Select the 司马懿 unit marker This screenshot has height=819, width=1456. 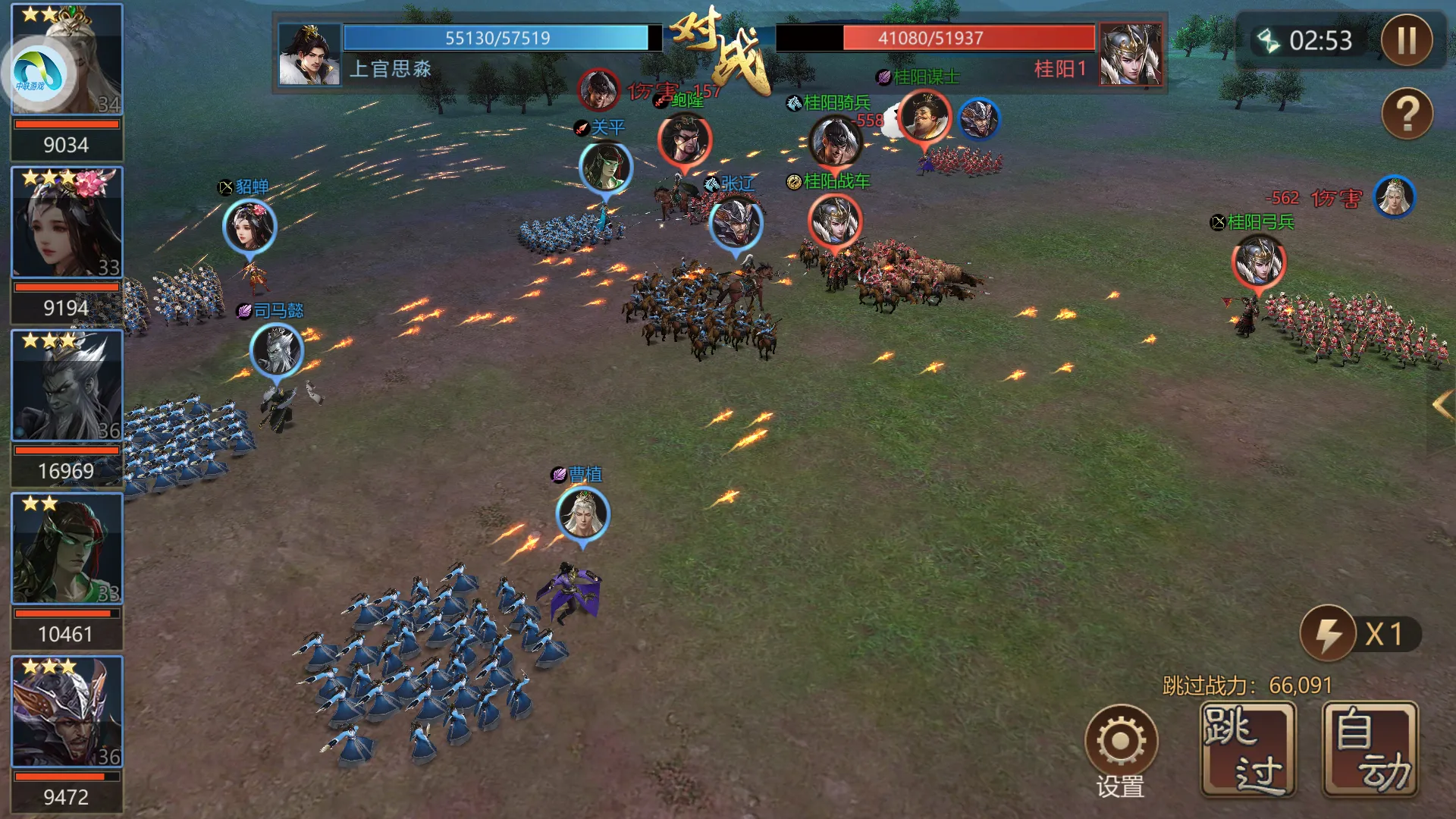click(276, 350)
